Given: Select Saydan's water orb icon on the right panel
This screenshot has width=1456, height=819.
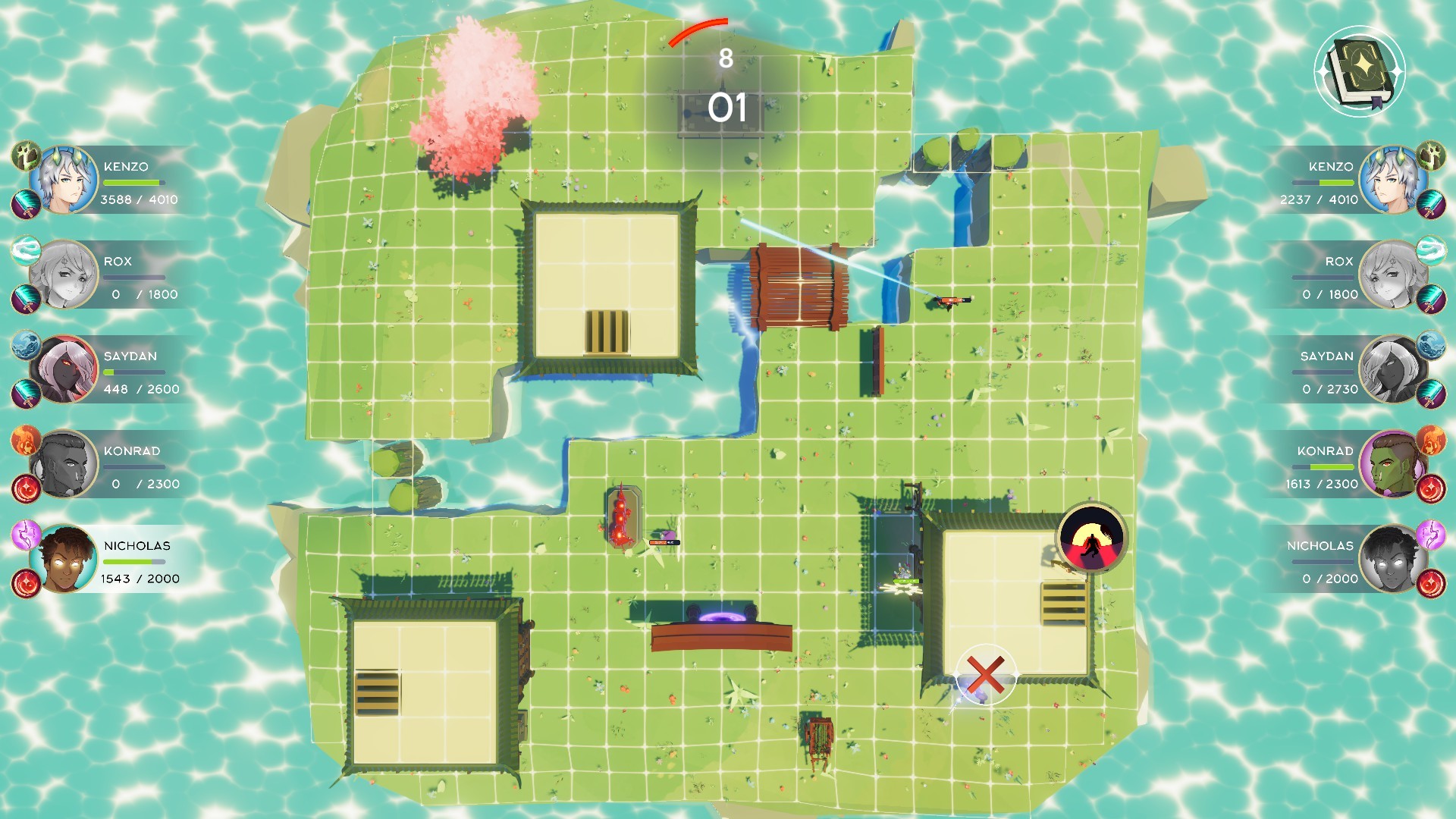Looking at the screenshot, I should [x=1430, y=346].
